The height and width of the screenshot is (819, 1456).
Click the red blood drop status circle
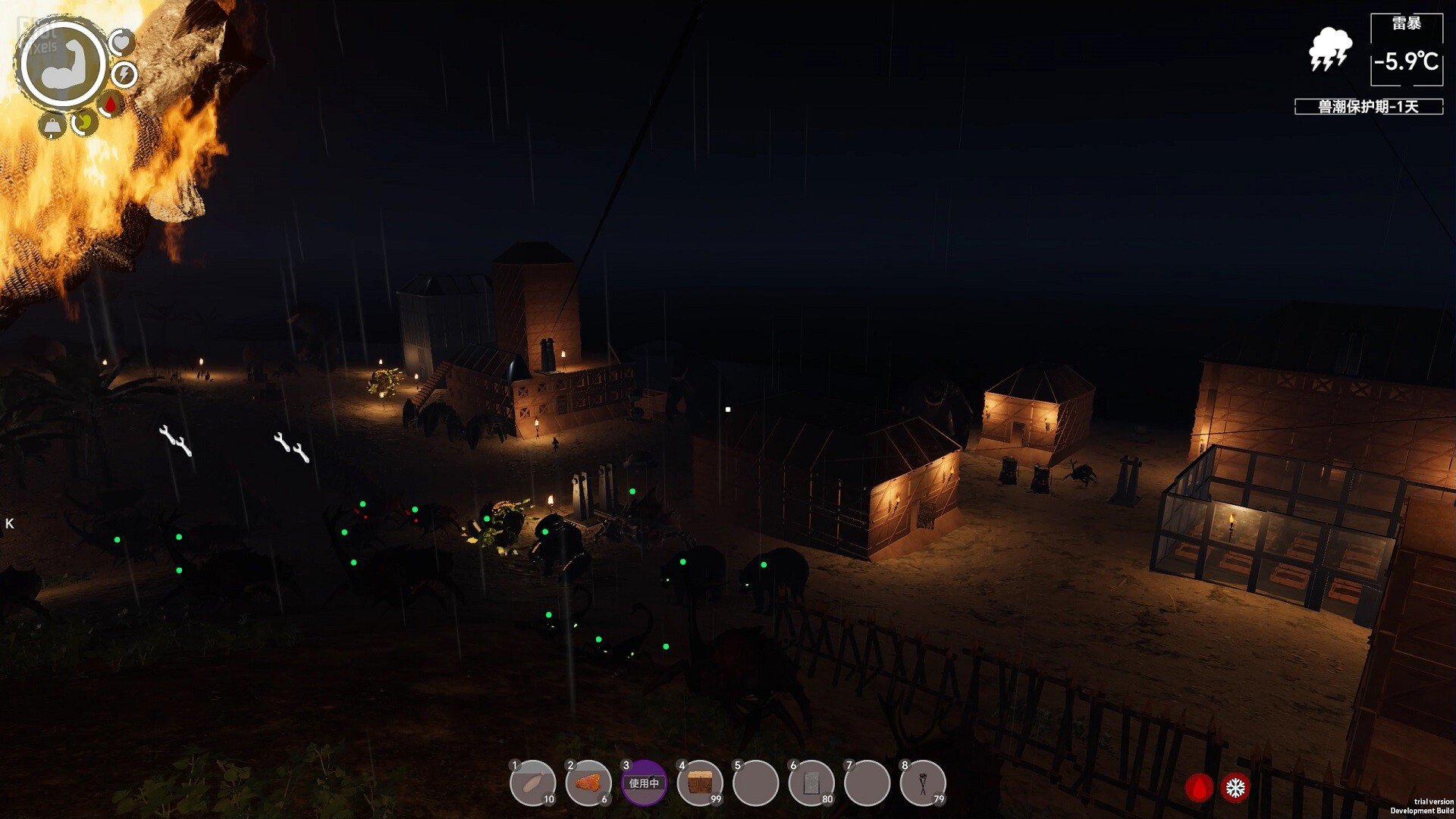111,104
